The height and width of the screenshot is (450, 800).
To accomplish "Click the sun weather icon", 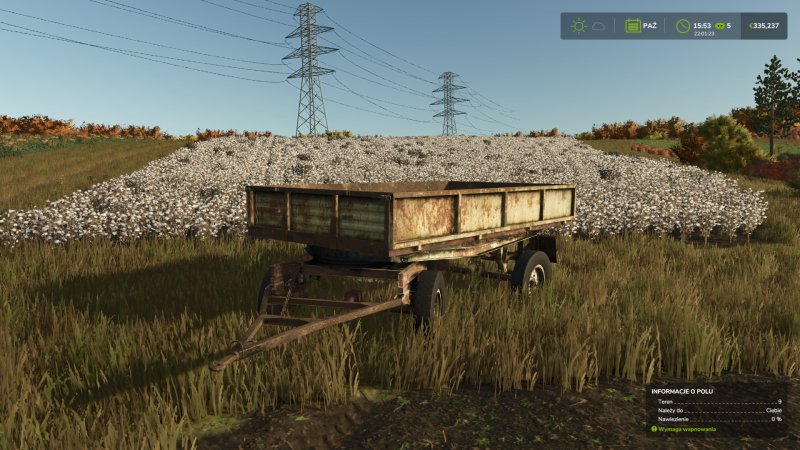I will 578,26.
